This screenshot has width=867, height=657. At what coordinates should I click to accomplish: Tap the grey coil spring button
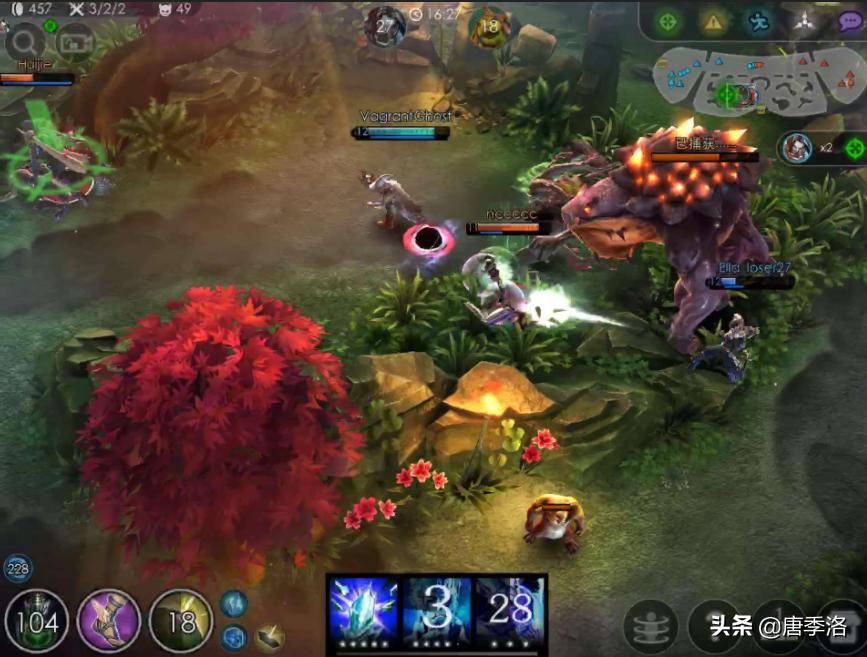[650, 627]
